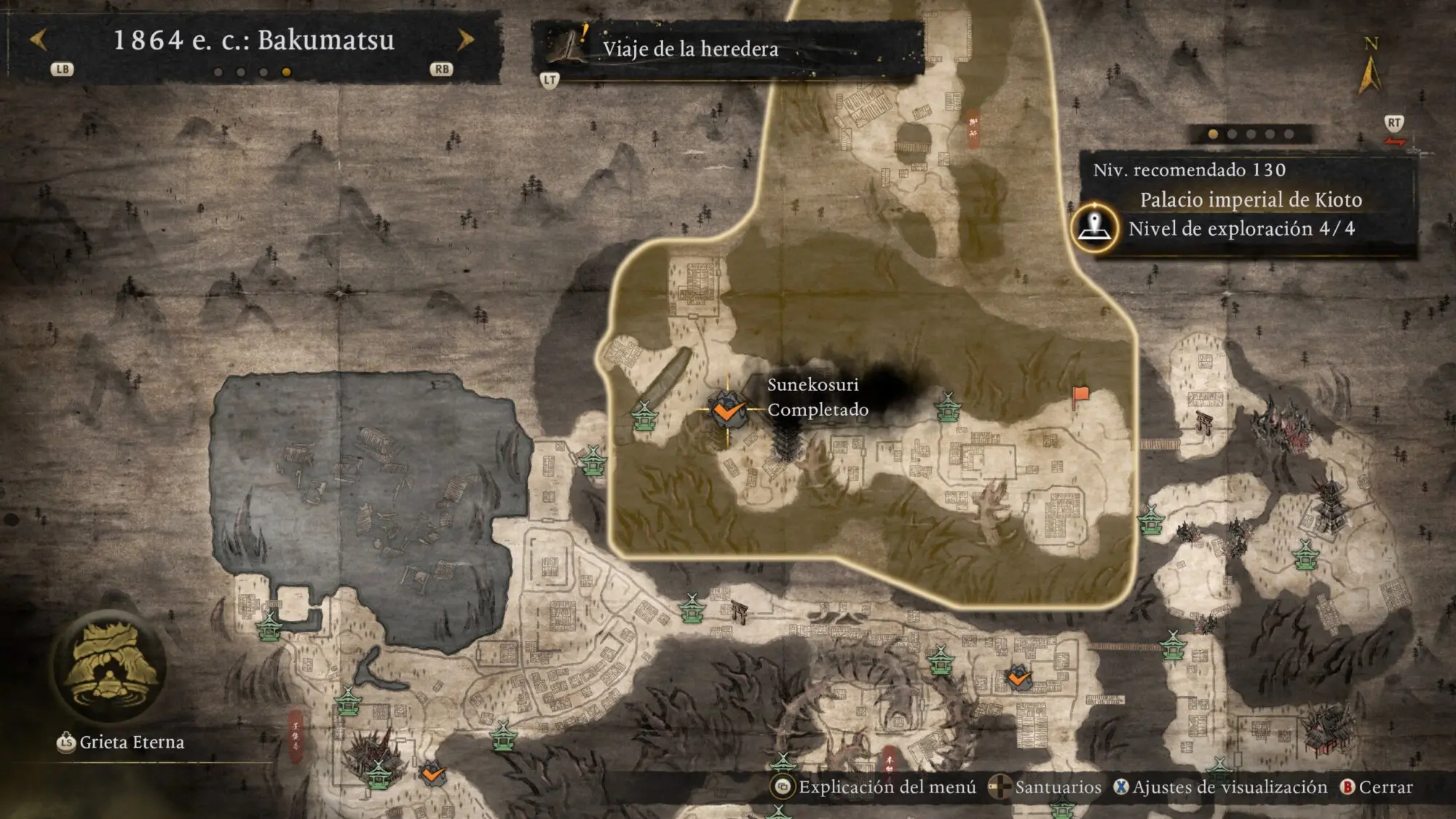Screen dimensions: 1456x819
Task: Advance to the next era with the right arrow
Action: coord(465,40)
